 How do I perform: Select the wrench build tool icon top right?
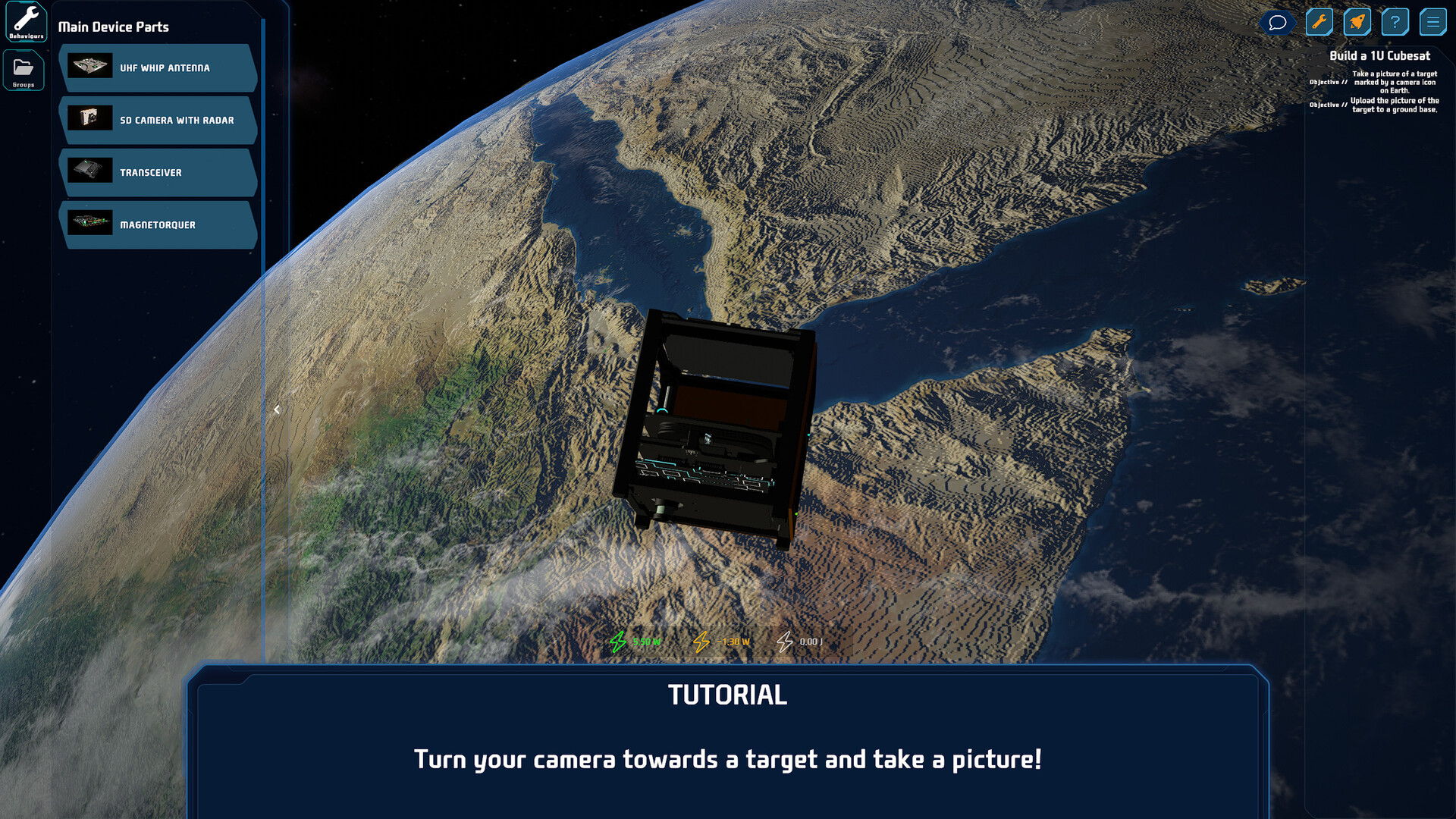tap(1319, 22)
